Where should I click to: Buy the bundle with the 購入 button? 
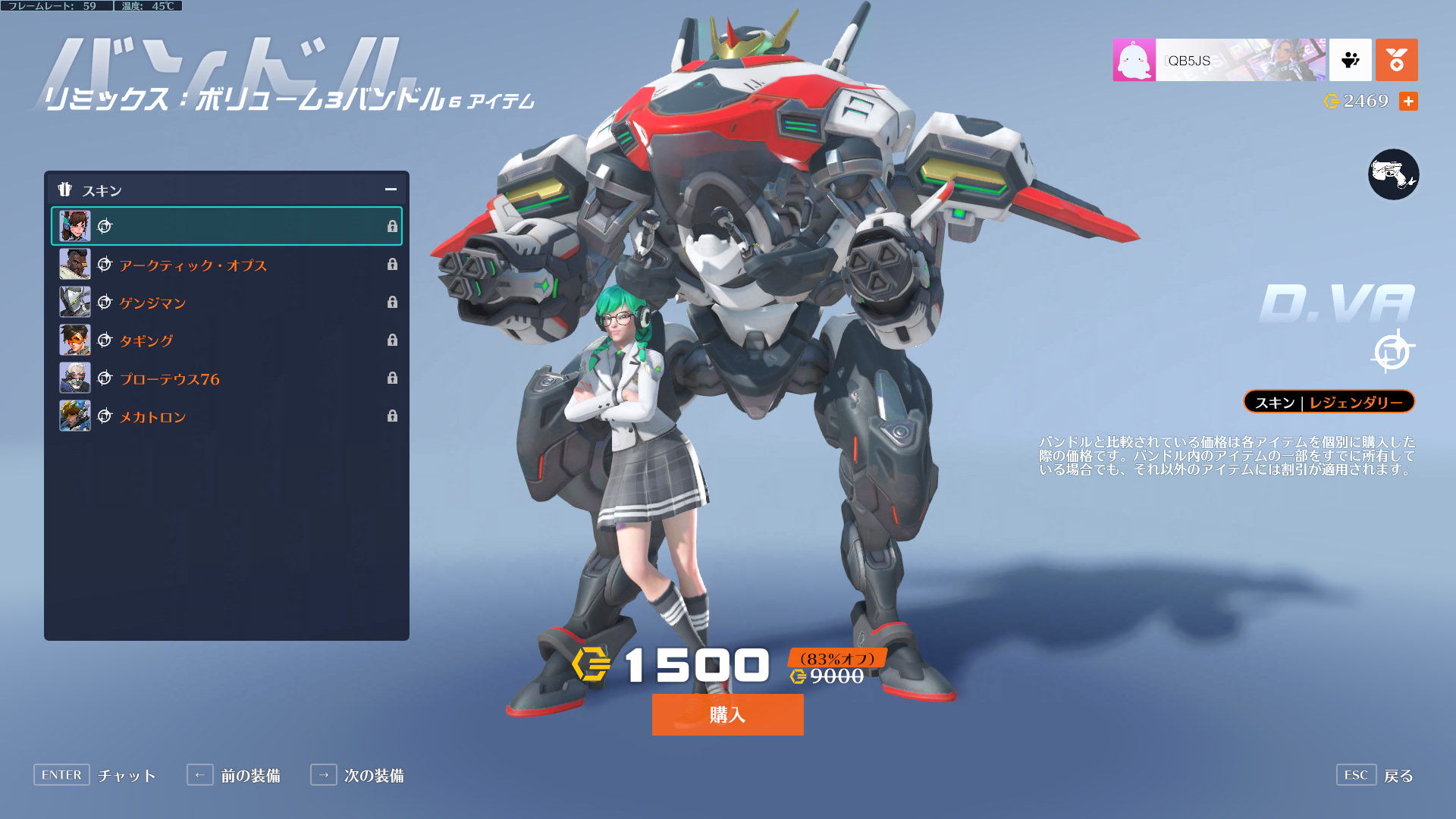(727, 714)
